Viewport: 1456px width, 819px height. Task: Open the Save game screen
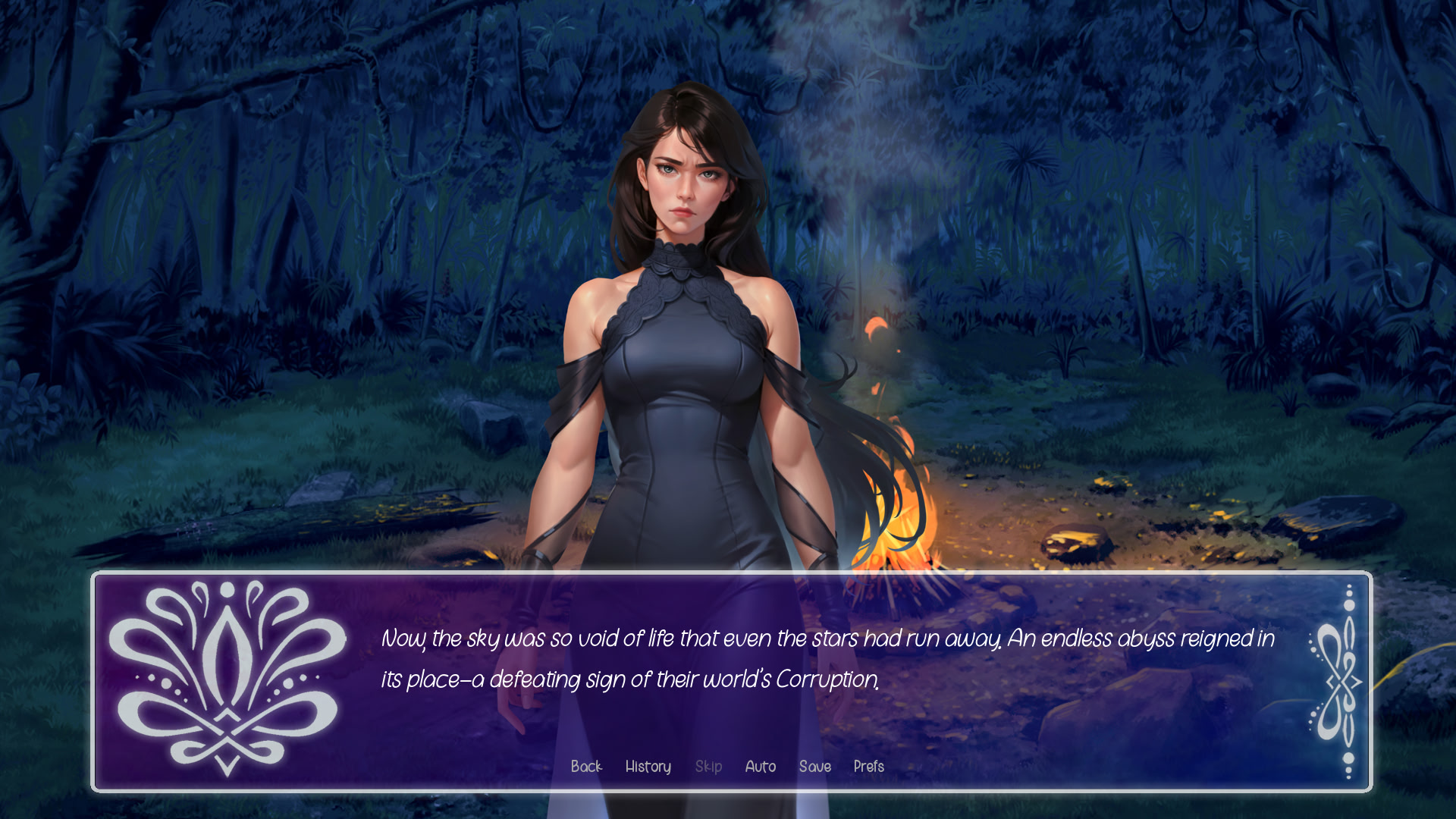pos(814,767)
